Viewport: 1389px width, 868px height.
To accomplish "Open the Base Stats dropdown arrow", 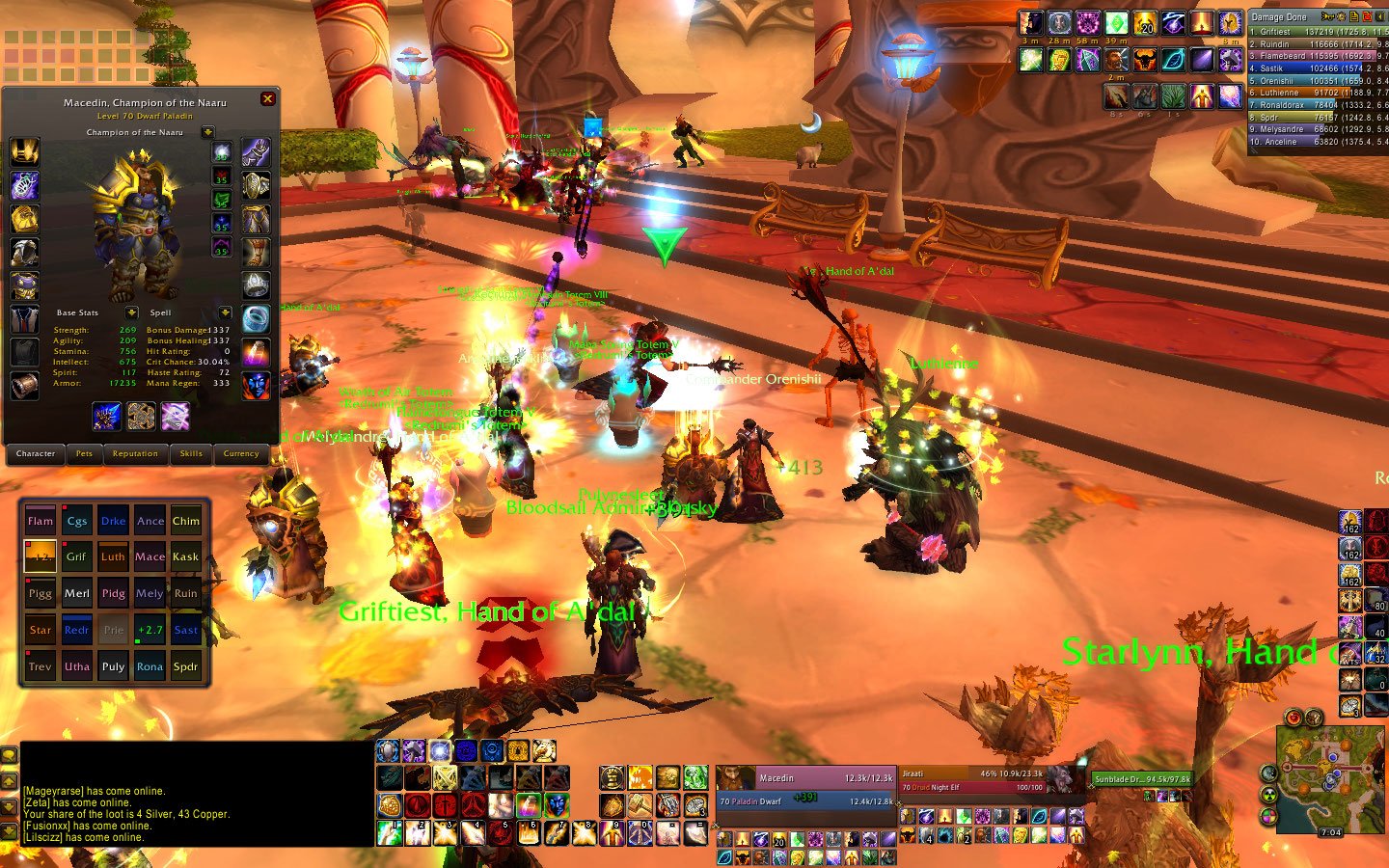I will pyautogui.click(x=131, y=312).
